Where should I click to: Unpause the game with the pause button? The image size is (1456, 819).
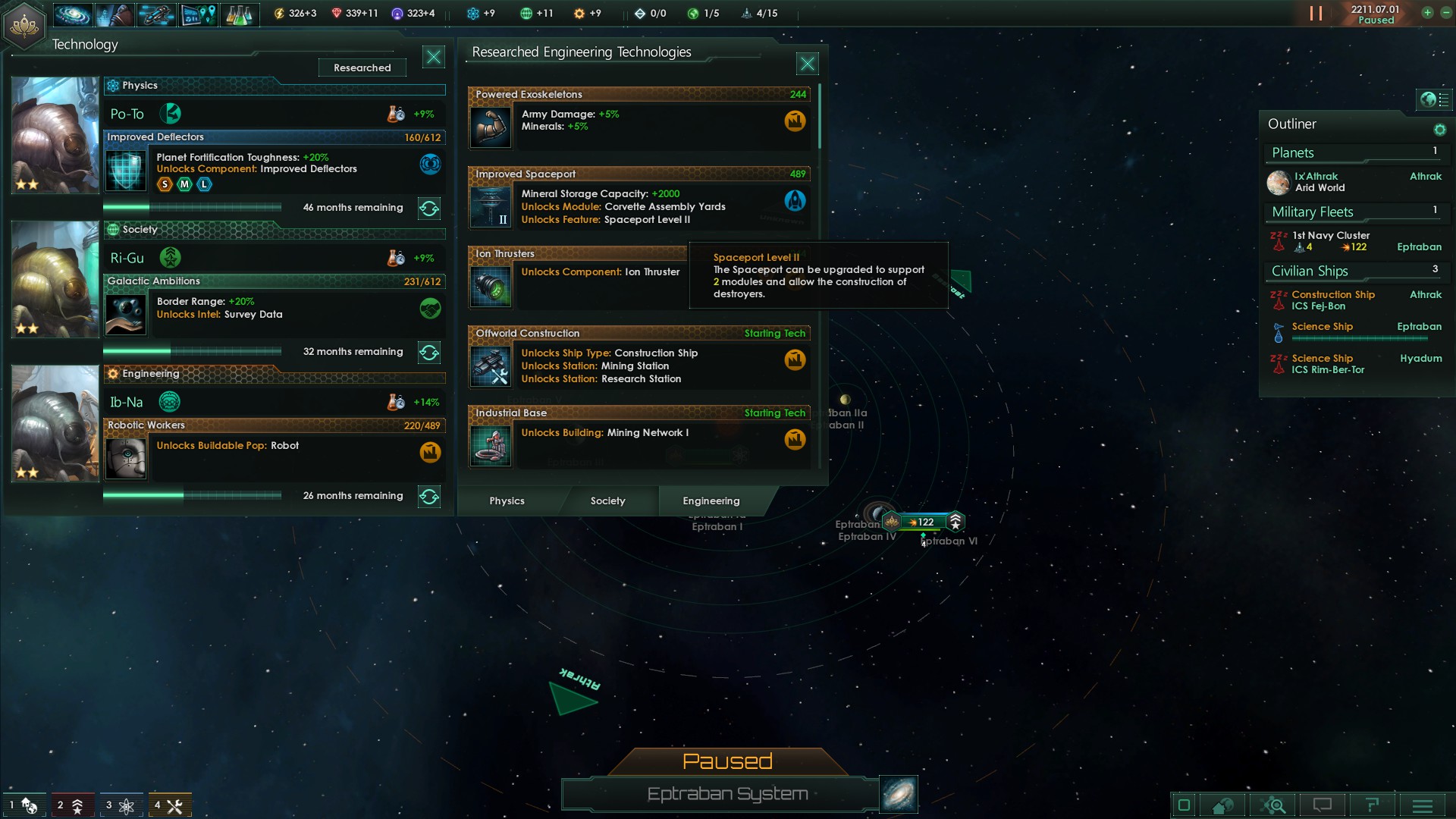point(1316,14)
